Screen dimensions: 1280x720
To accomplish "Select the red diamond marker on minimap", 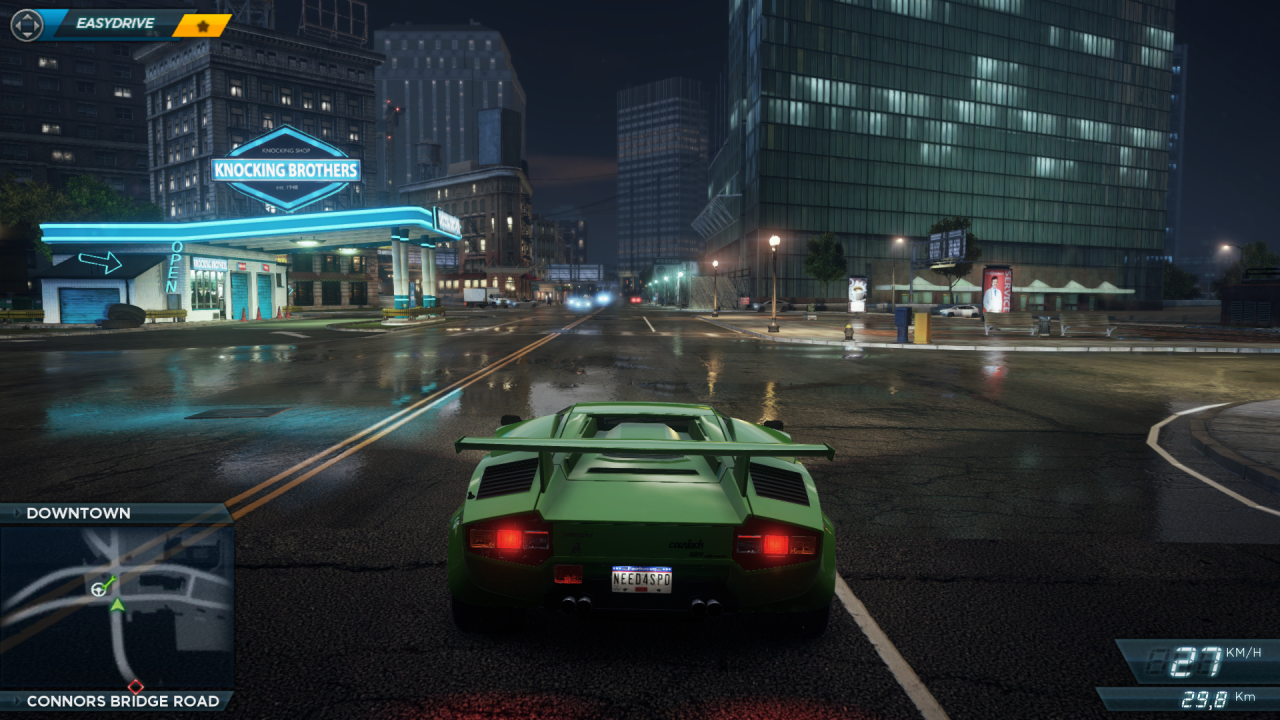I will point(136,687).
